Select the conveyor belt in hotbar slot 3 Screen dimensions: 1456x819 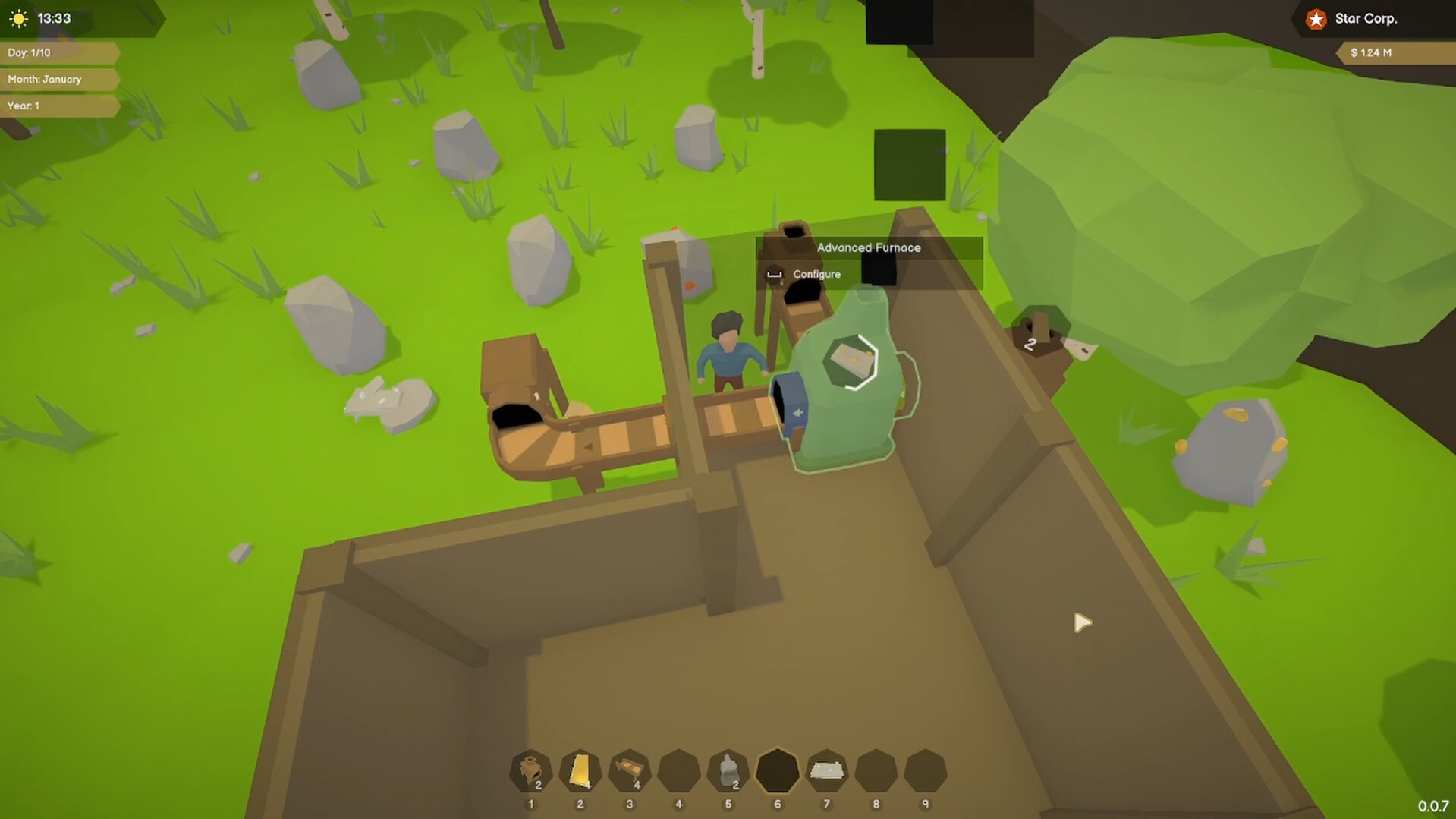[629, 771]
